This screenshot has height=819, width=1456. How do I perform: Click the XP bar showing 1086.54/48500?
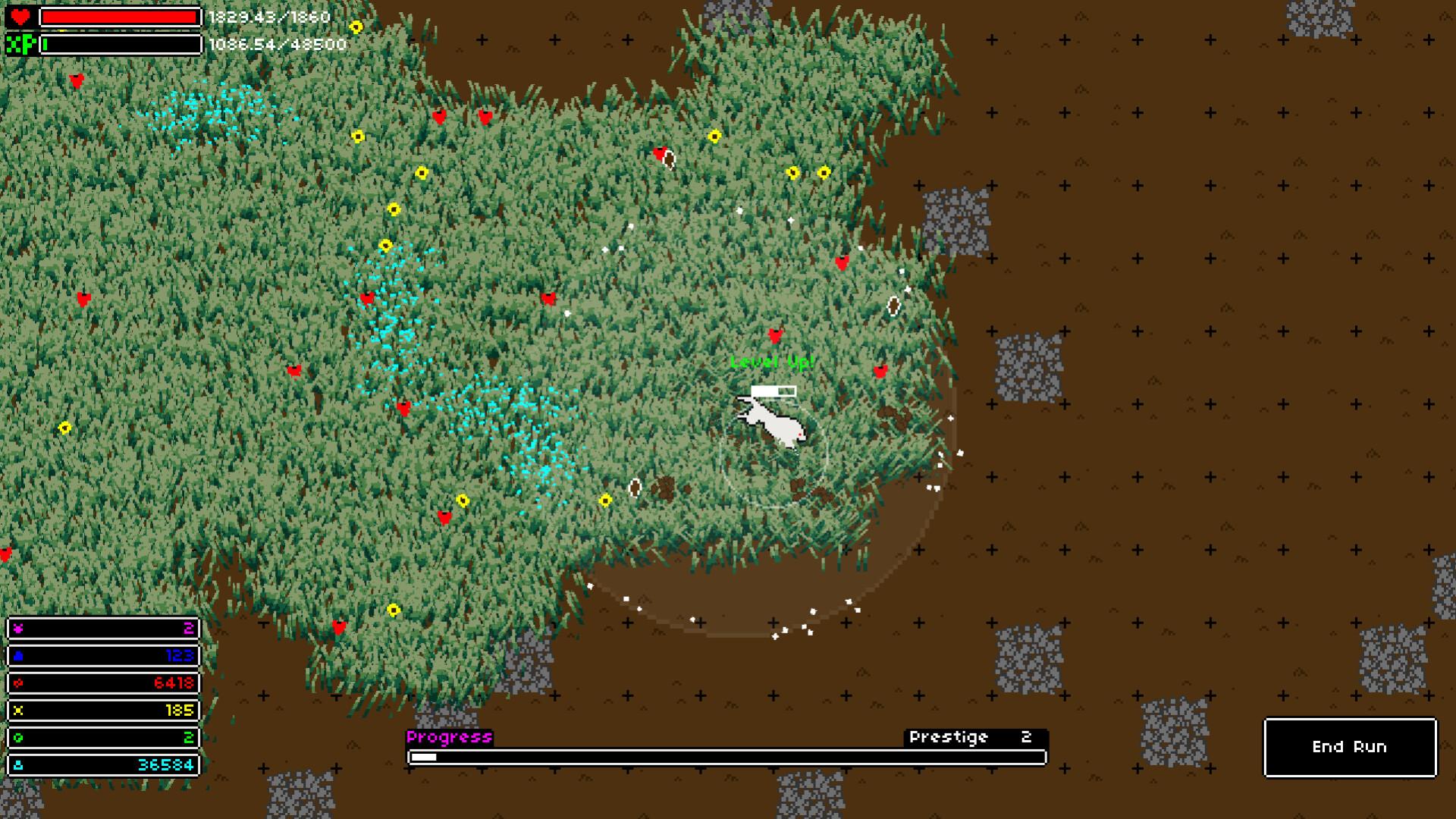(118, 45)
